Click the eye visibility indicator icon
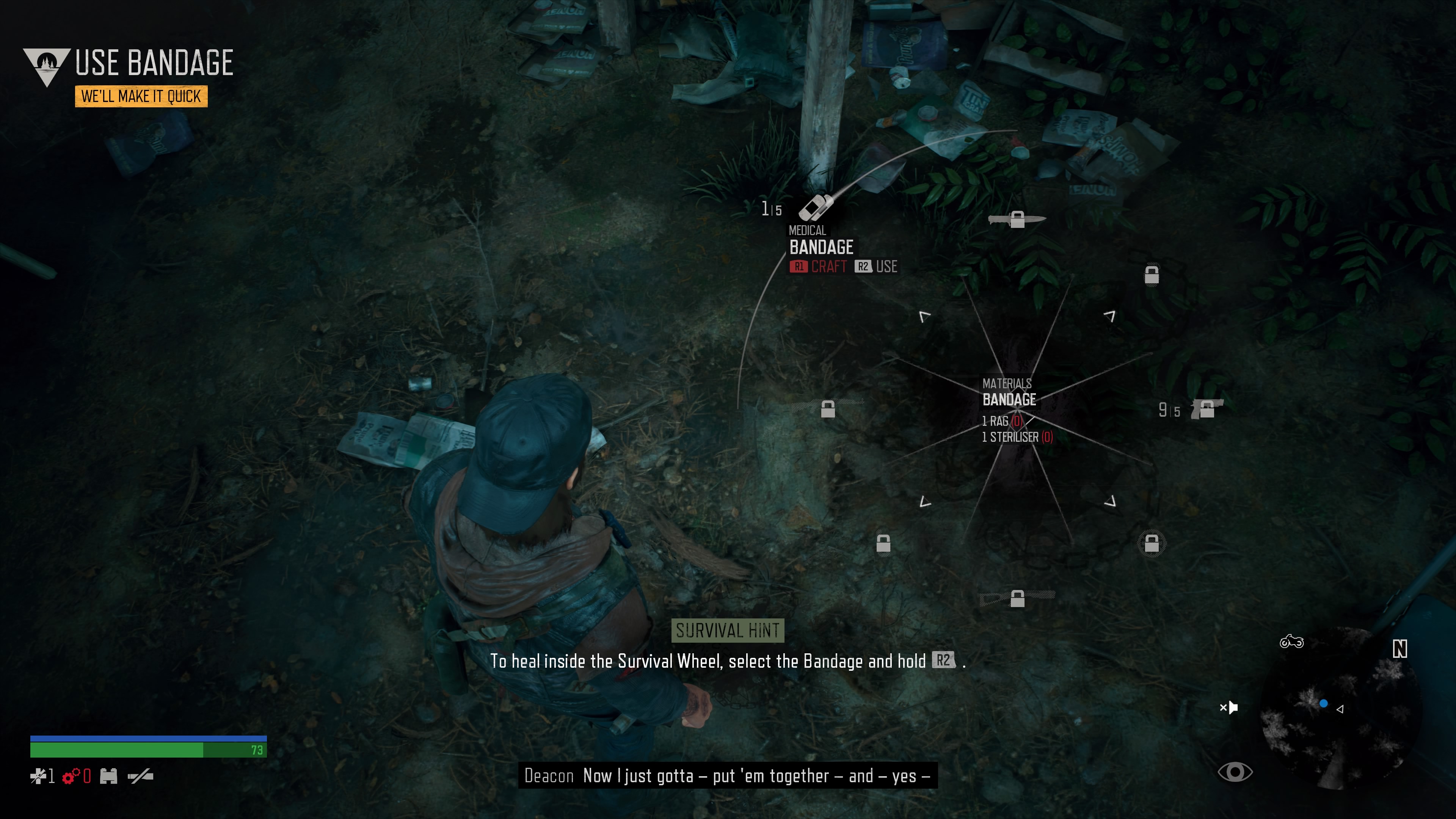Screen dimensions: 1456x819 point(1235,772)
